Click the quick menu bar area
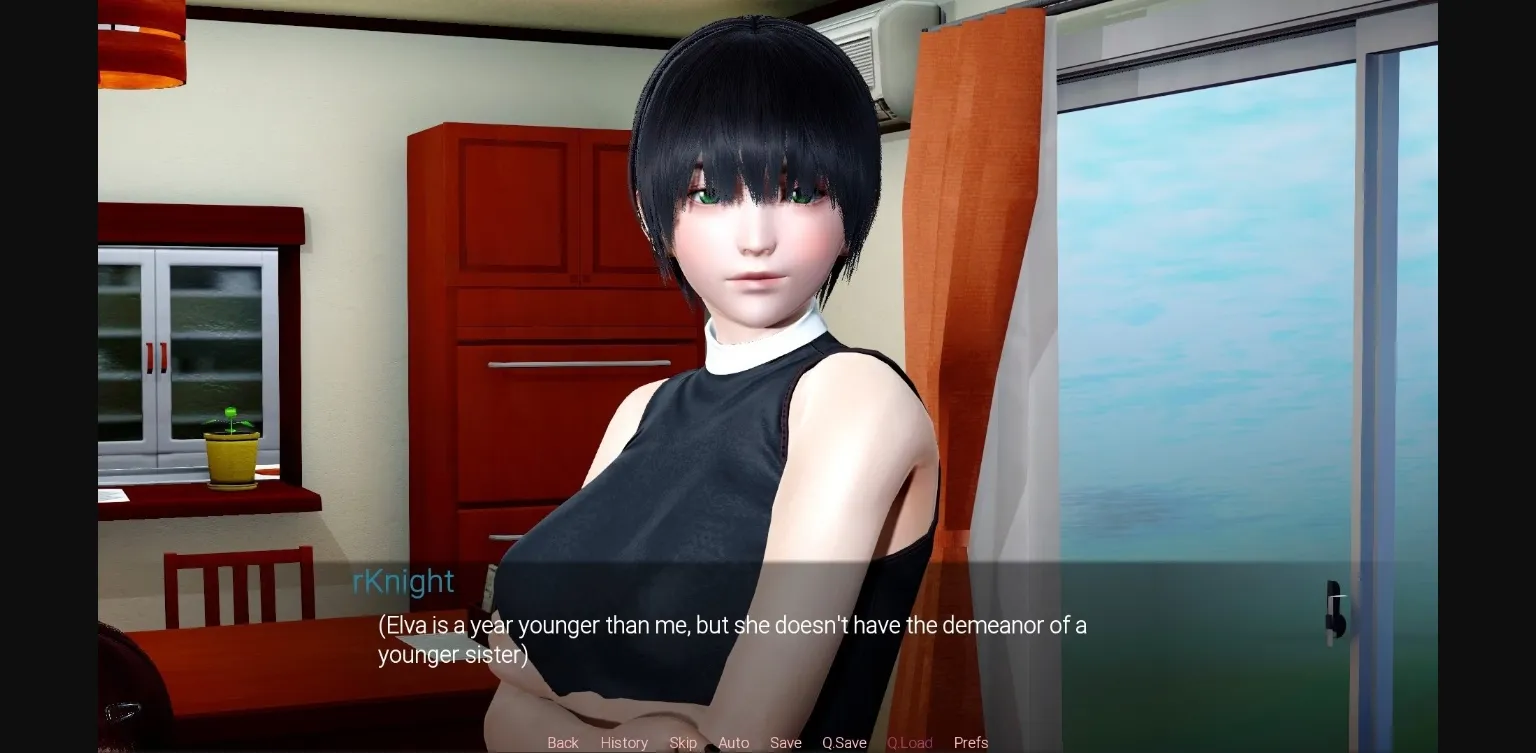Image resolution: width=1536 pixels, height=753 pixels. coord(766,742)
